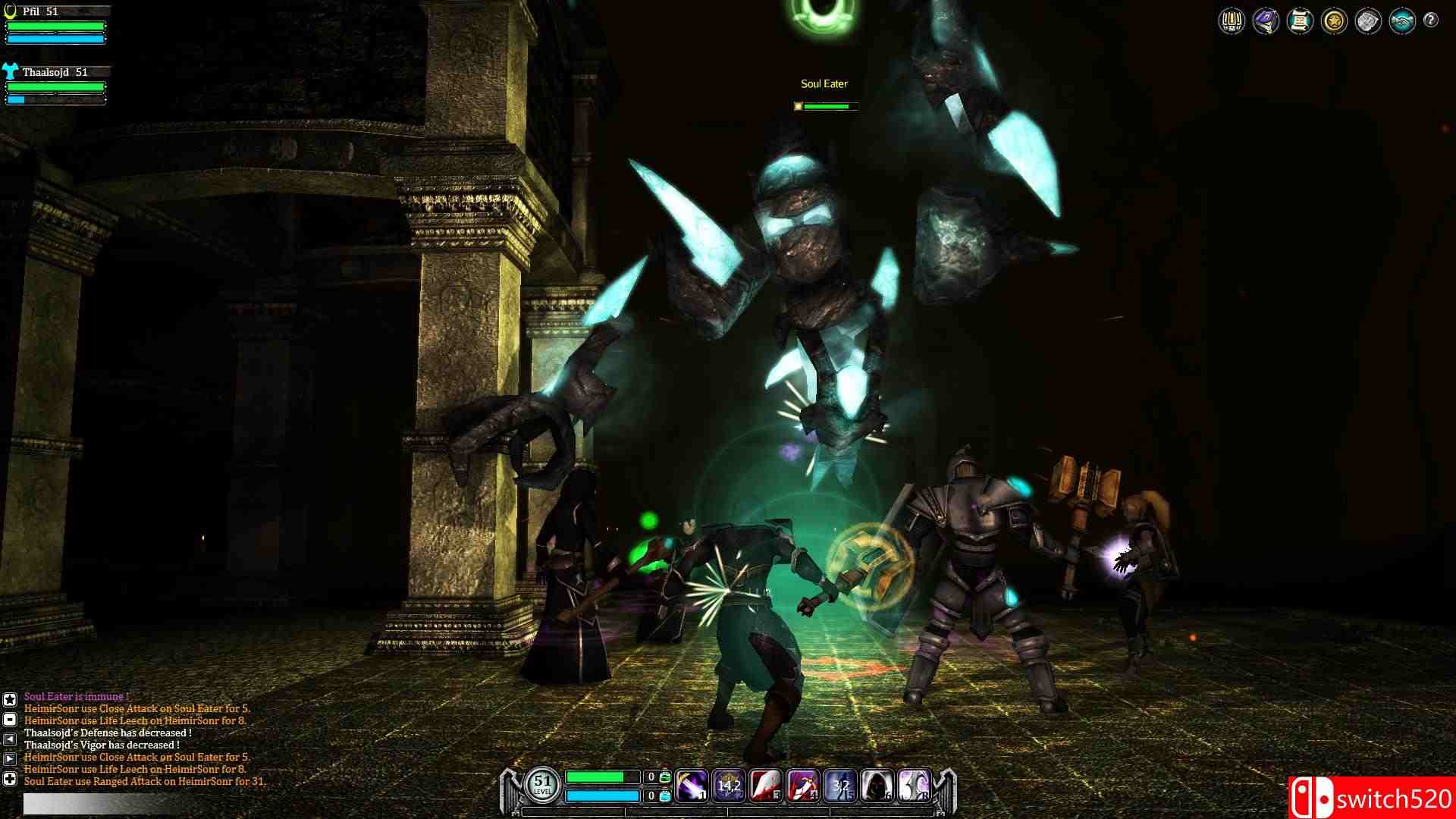Activate the red claw slash skill
Viewport: 1456px width, 819px height.
pos(766,786)
